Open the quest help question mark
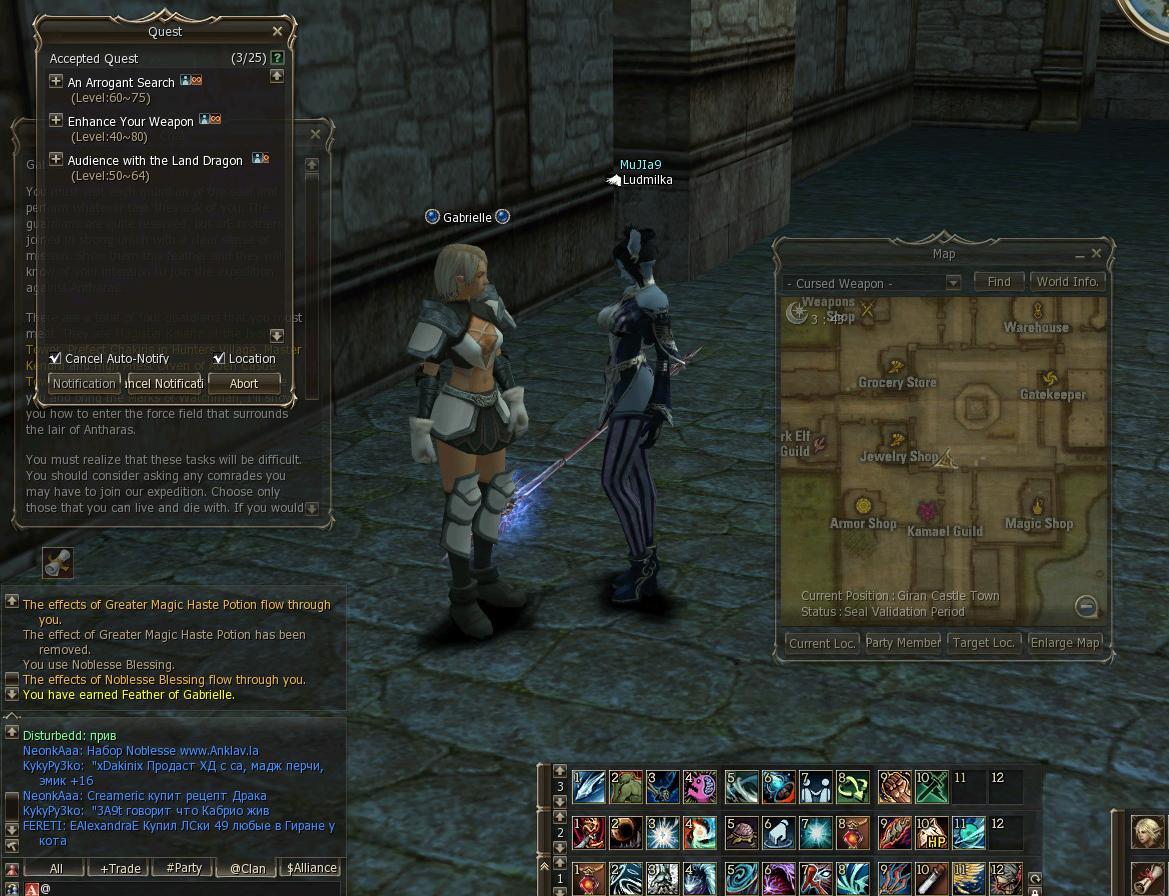 click(x=277, y=58)
